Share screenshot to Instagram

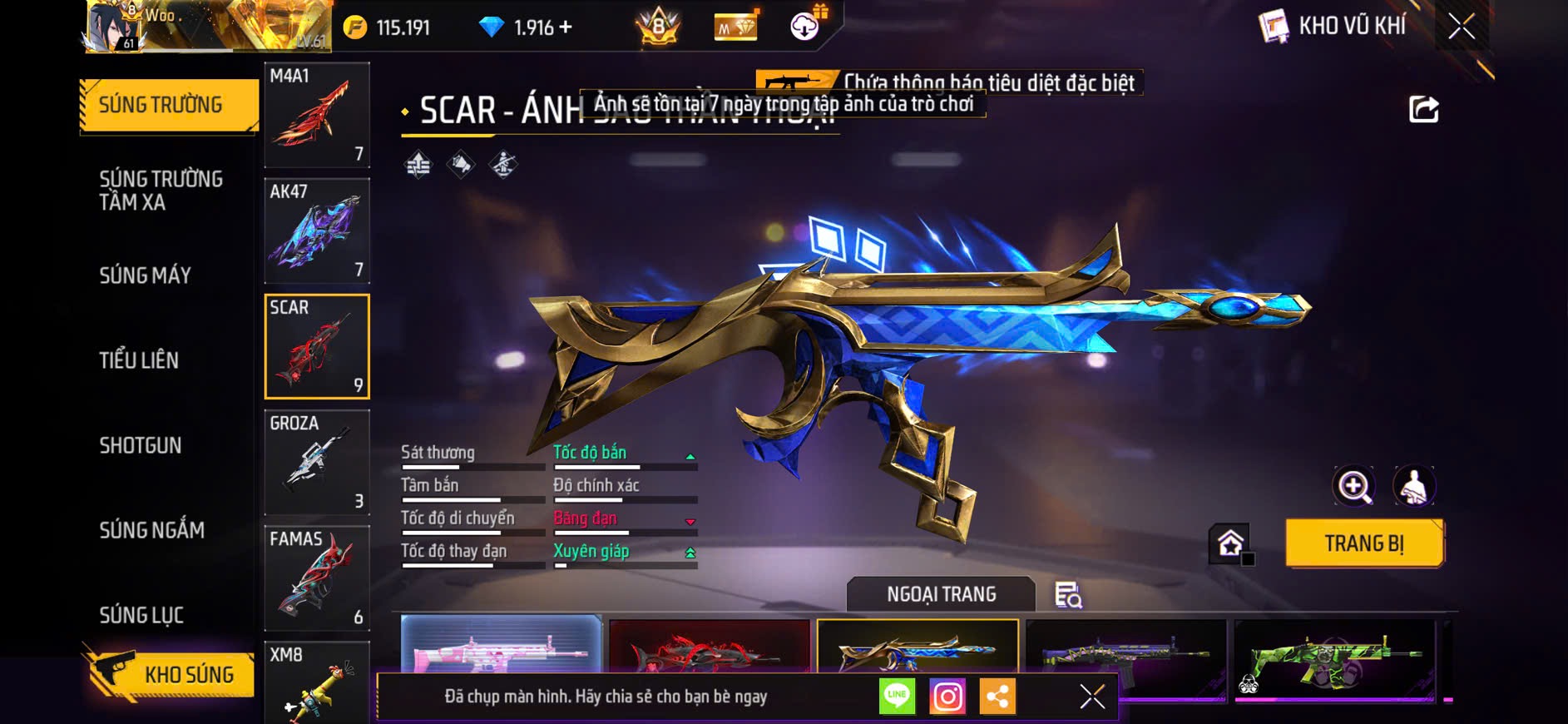(x=947, y=697)
